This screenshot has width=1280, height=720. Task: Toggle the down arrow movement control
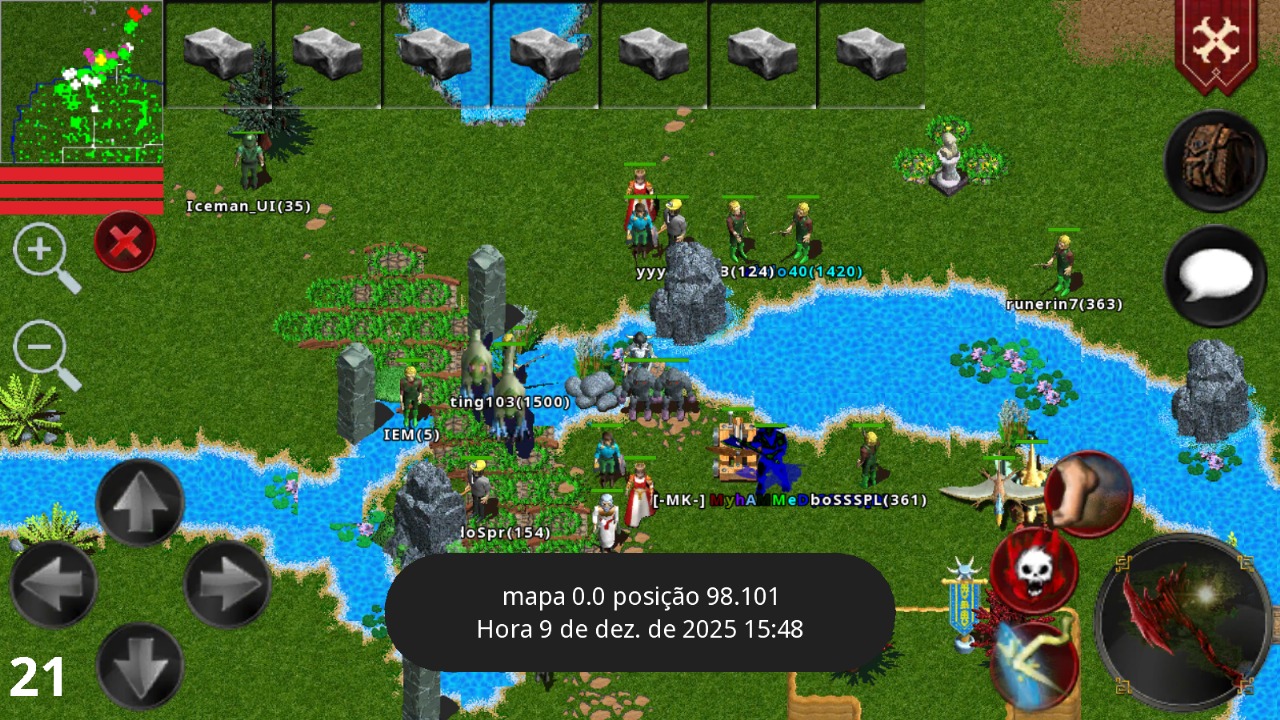pyautogui.click(x=140, y=665)
